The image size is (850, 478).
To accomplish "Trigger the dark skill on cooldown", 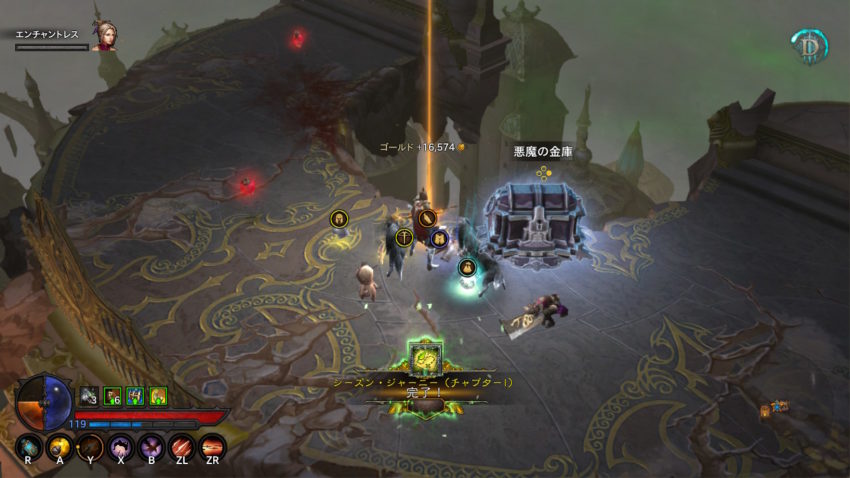I will [x=89, y=447].
